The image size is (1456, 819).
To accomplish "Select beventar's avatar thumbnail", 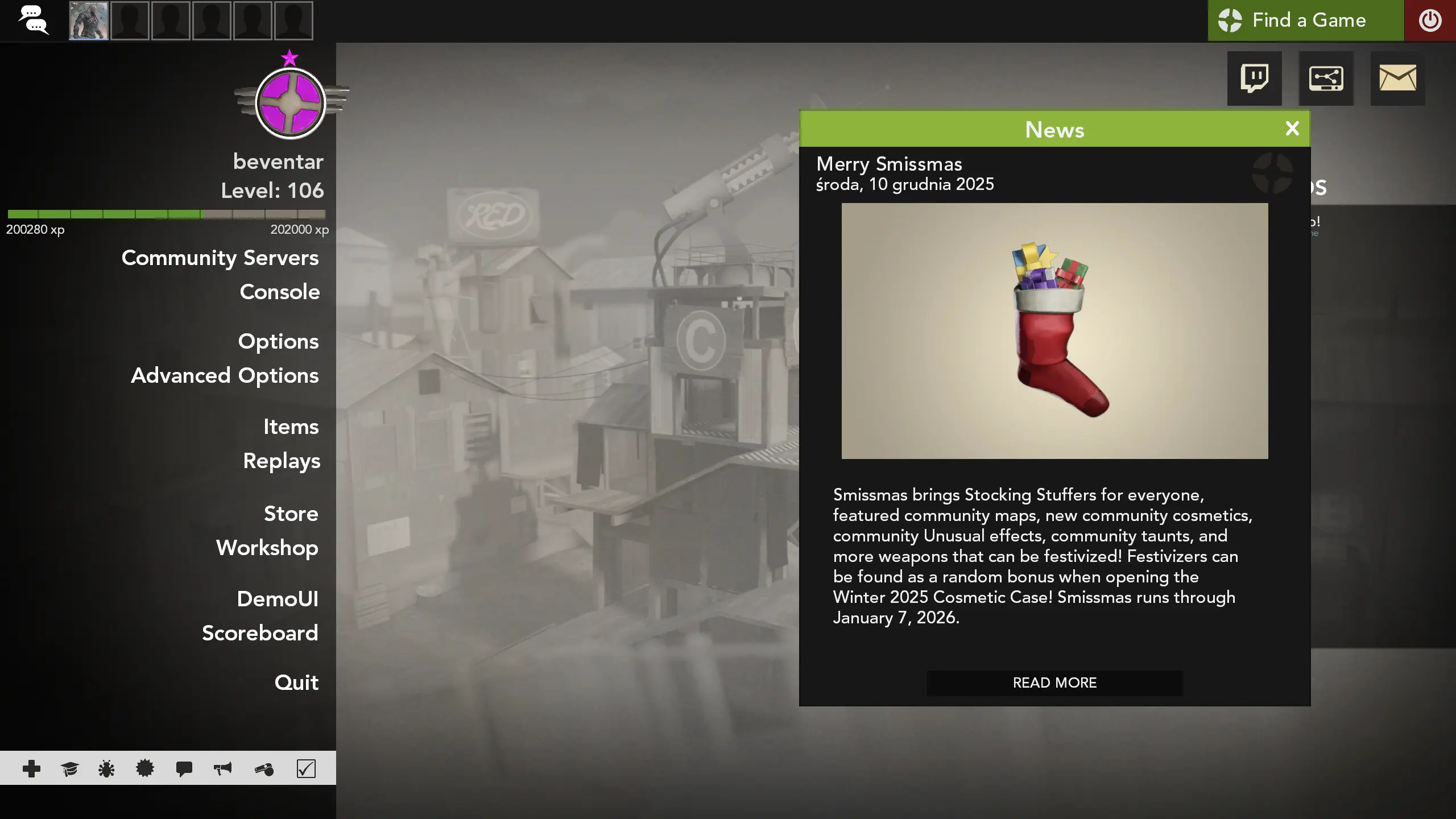I will click(x=88, y=20).
